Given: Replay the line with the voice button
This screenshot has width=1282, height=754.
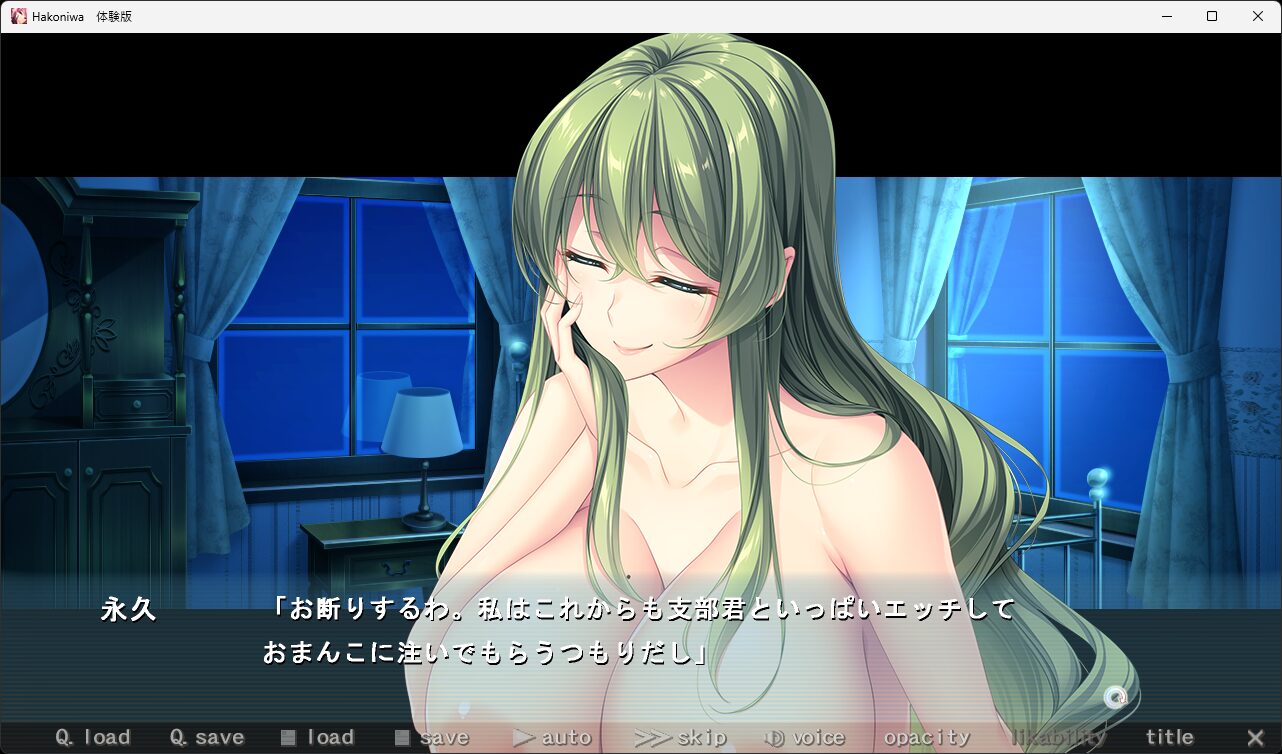Looking at the screenshot, I should coord(805,738).
